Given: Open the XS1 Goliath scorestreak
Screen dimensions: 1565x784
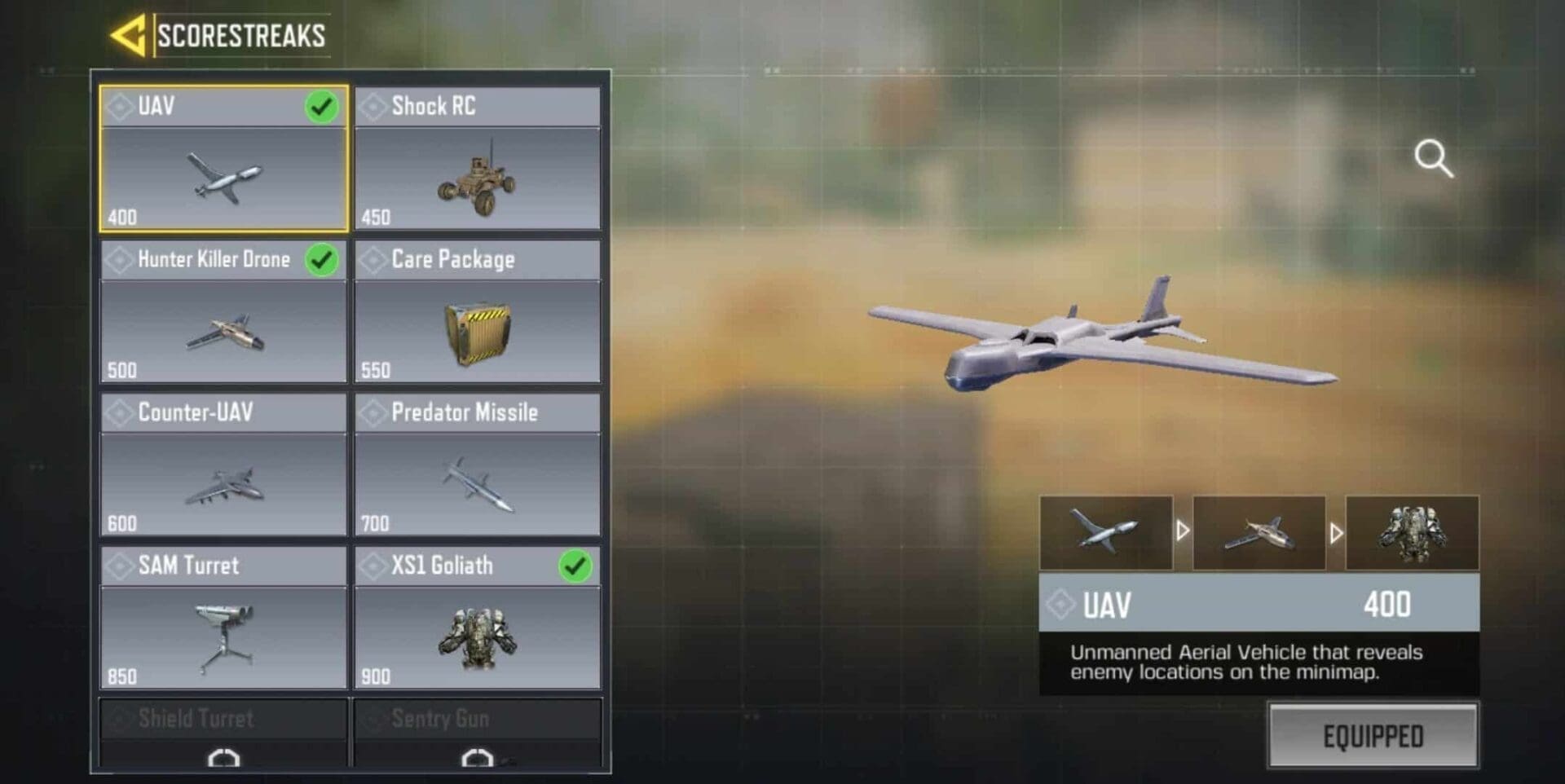Looking at the screenshot, I should 478,636.
